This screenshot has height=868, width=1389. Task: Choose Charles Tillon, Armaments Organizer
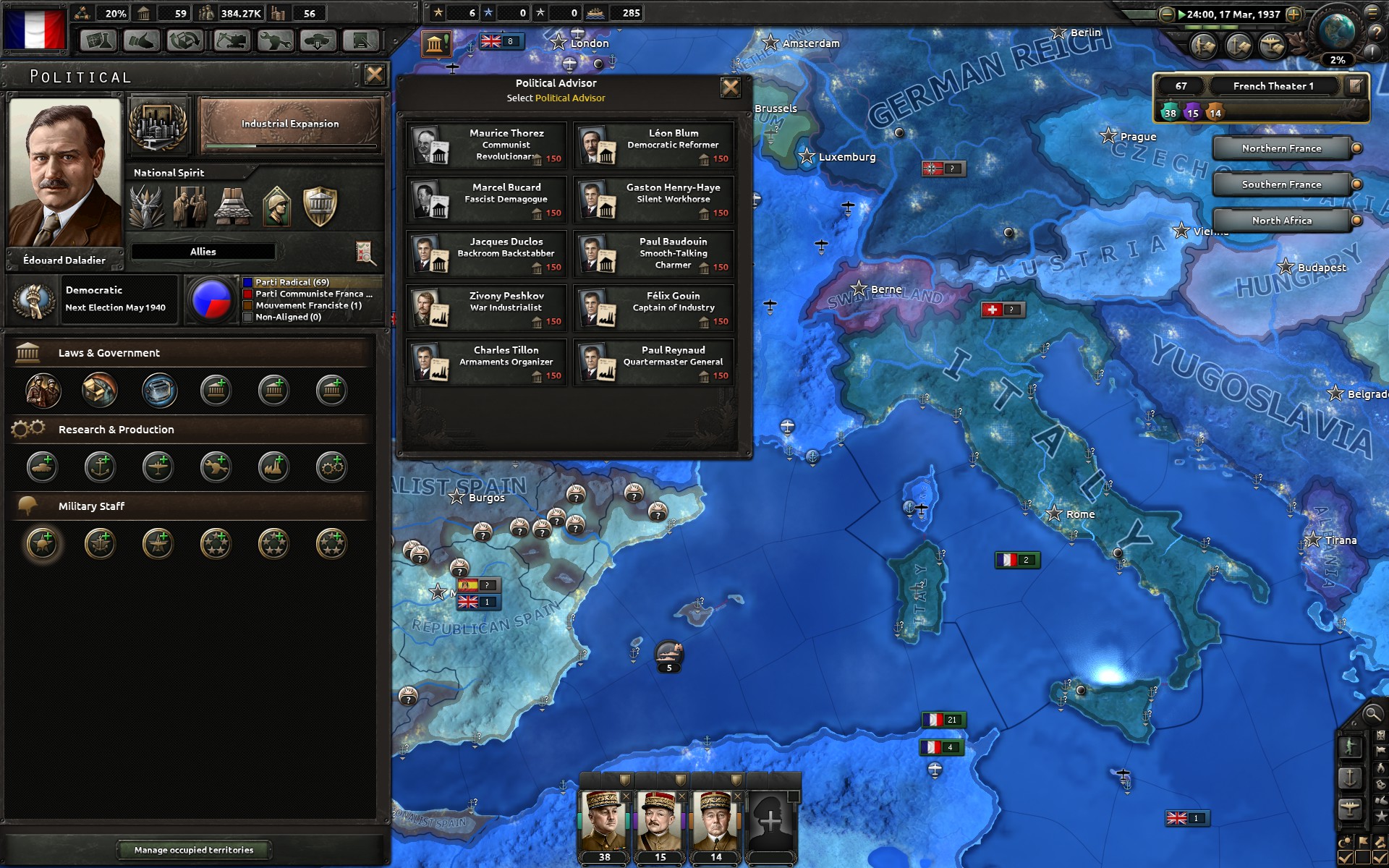point(485,362)
